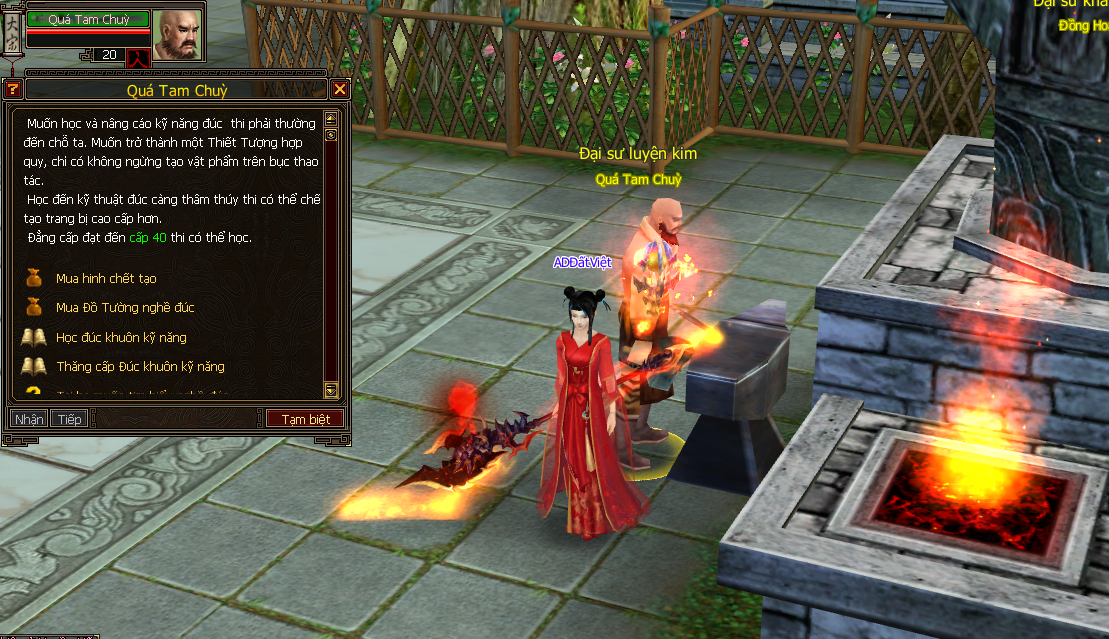1109x639 pixels.
Task: Pick "Học đúc khuôn kỹ năng" dialogue choice
Action: tap(121, 337)
